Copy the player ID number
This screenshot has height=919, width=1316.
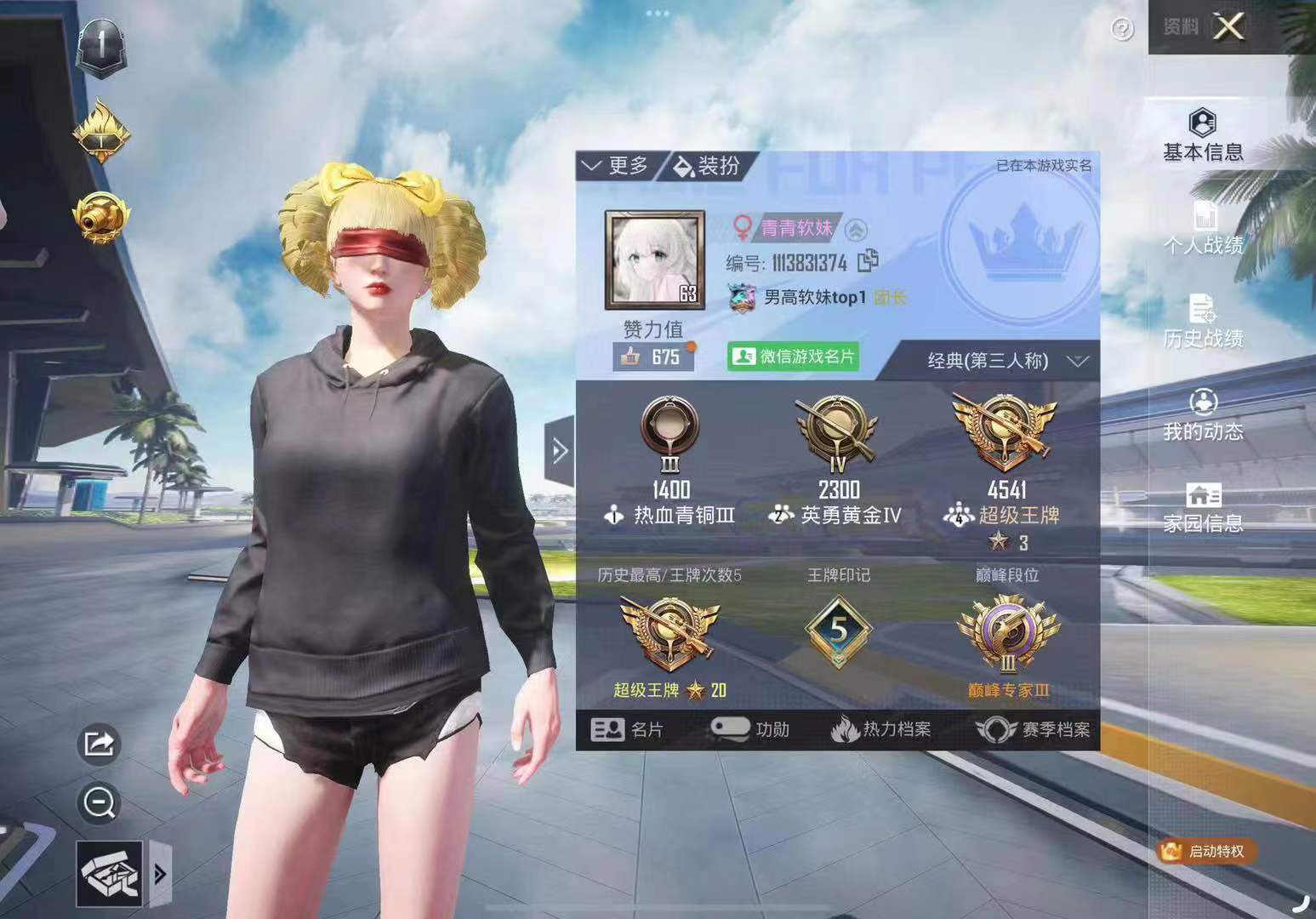(868, 261)
